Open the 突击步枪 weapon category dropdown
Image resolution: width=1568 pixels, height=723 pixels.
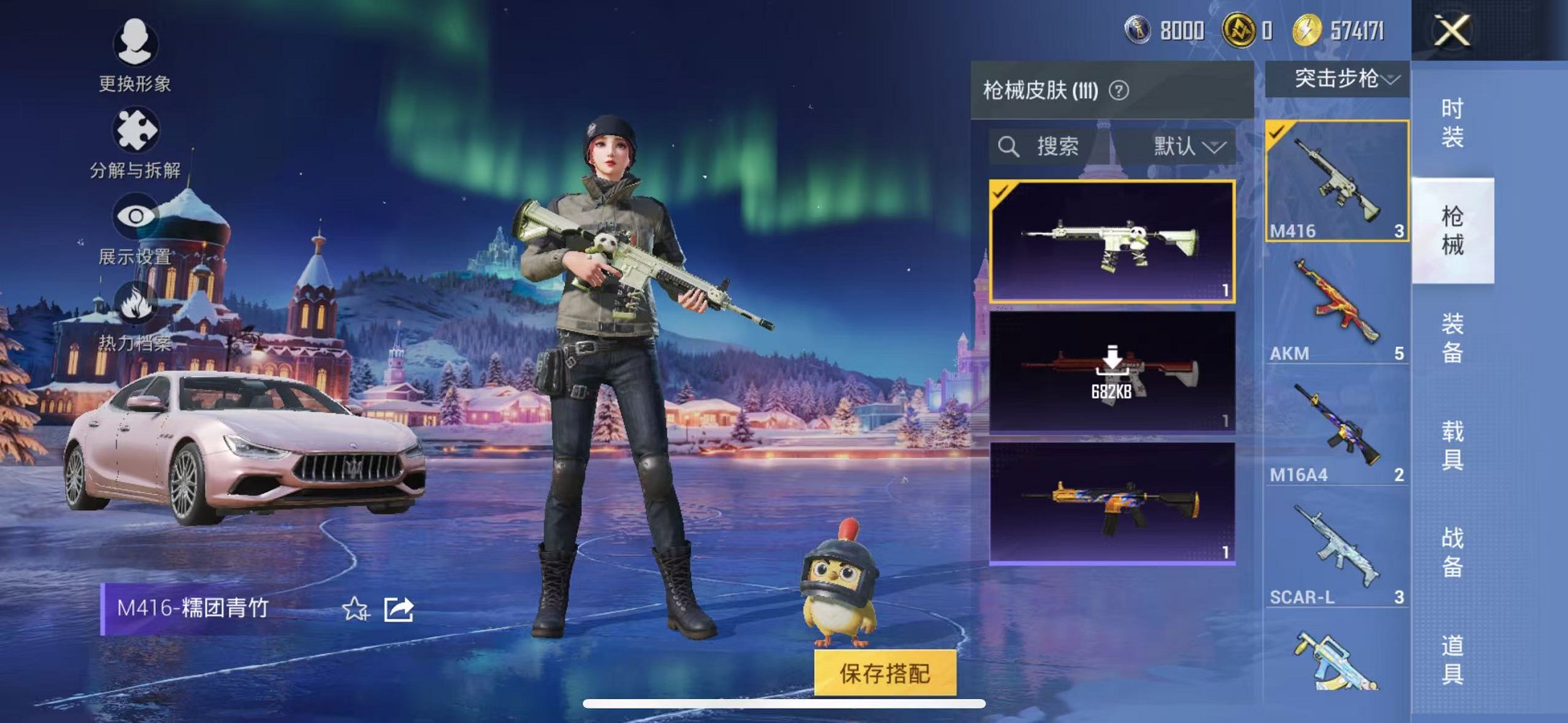(1339, 81)
